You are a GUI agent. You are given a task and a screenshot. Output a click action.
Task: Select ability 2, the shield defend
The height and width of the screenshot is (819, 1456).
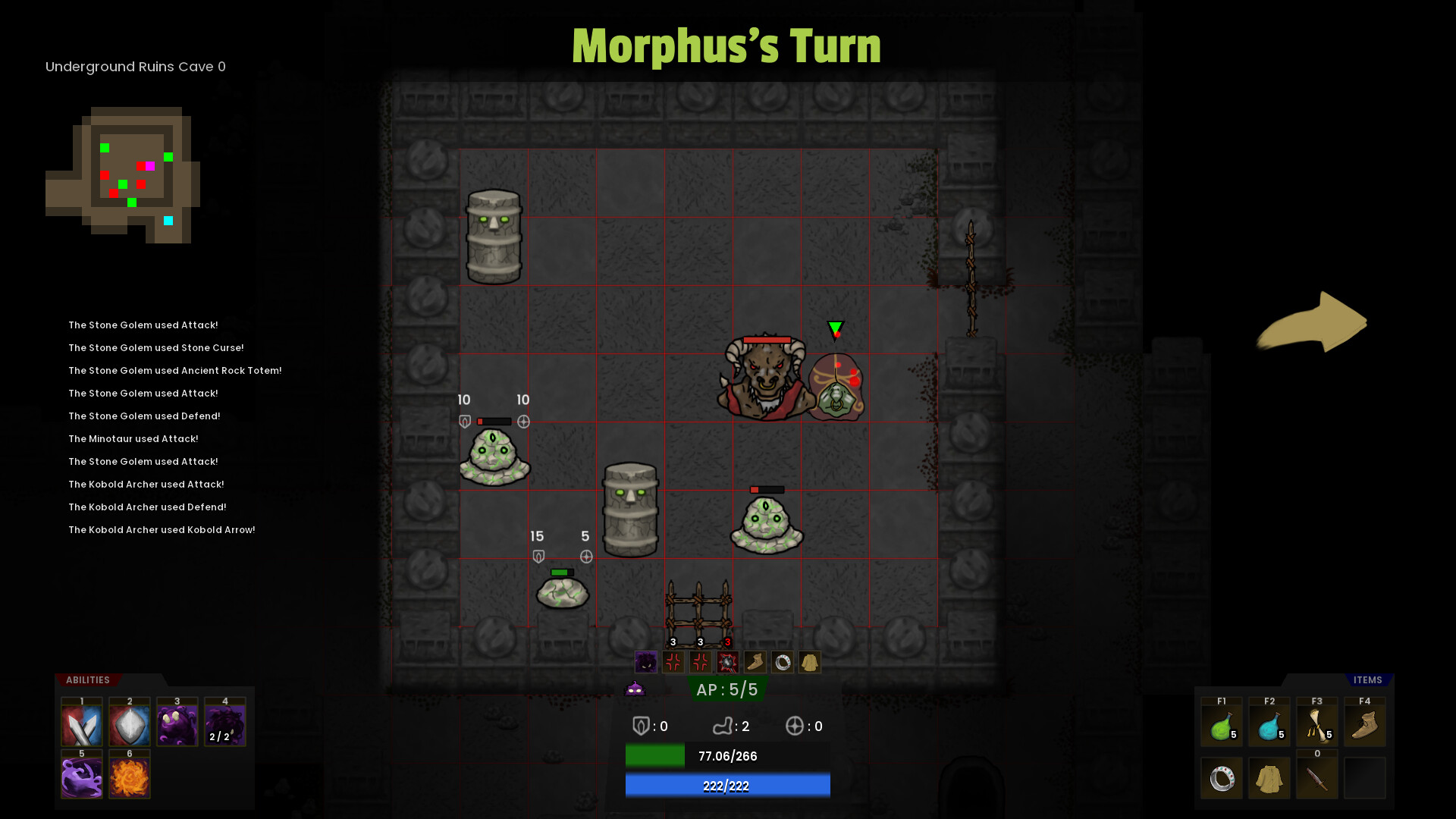click(129, 723)
